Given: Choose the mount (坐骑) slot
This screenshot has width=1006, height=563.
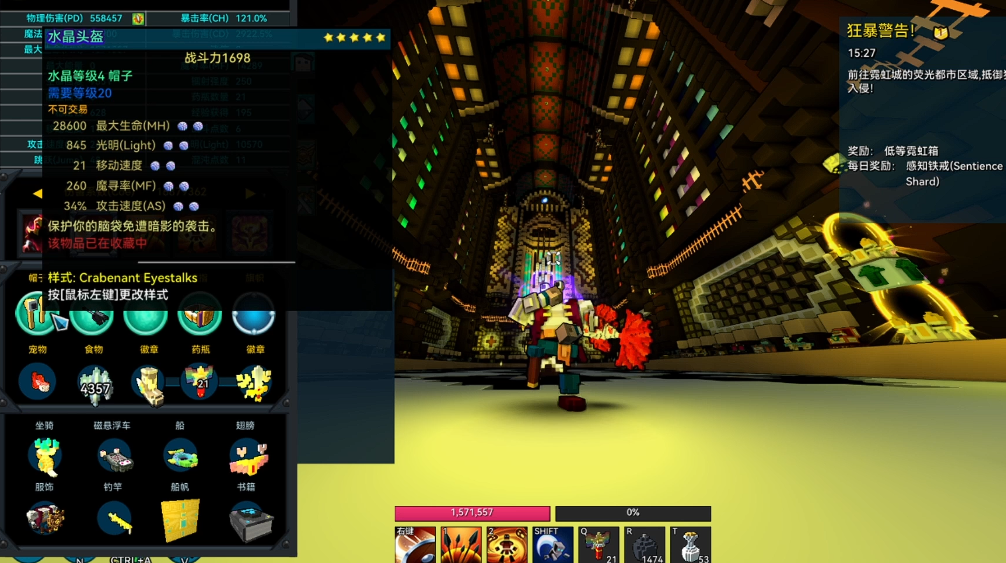Looking at the screenshot, I should [44, 456].
